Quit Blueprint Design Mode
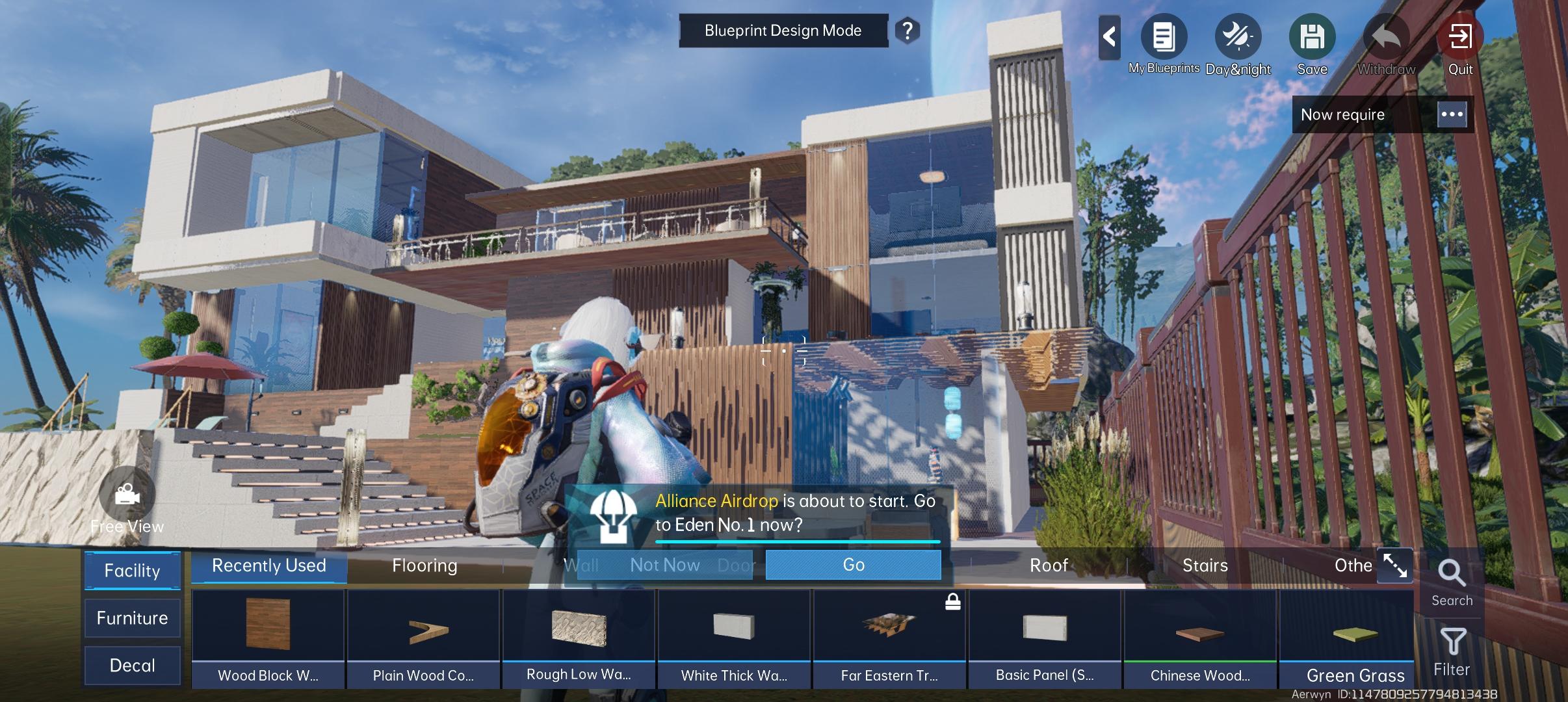The height and width of the screenshot is (702, 1568). coord(1460,38)
